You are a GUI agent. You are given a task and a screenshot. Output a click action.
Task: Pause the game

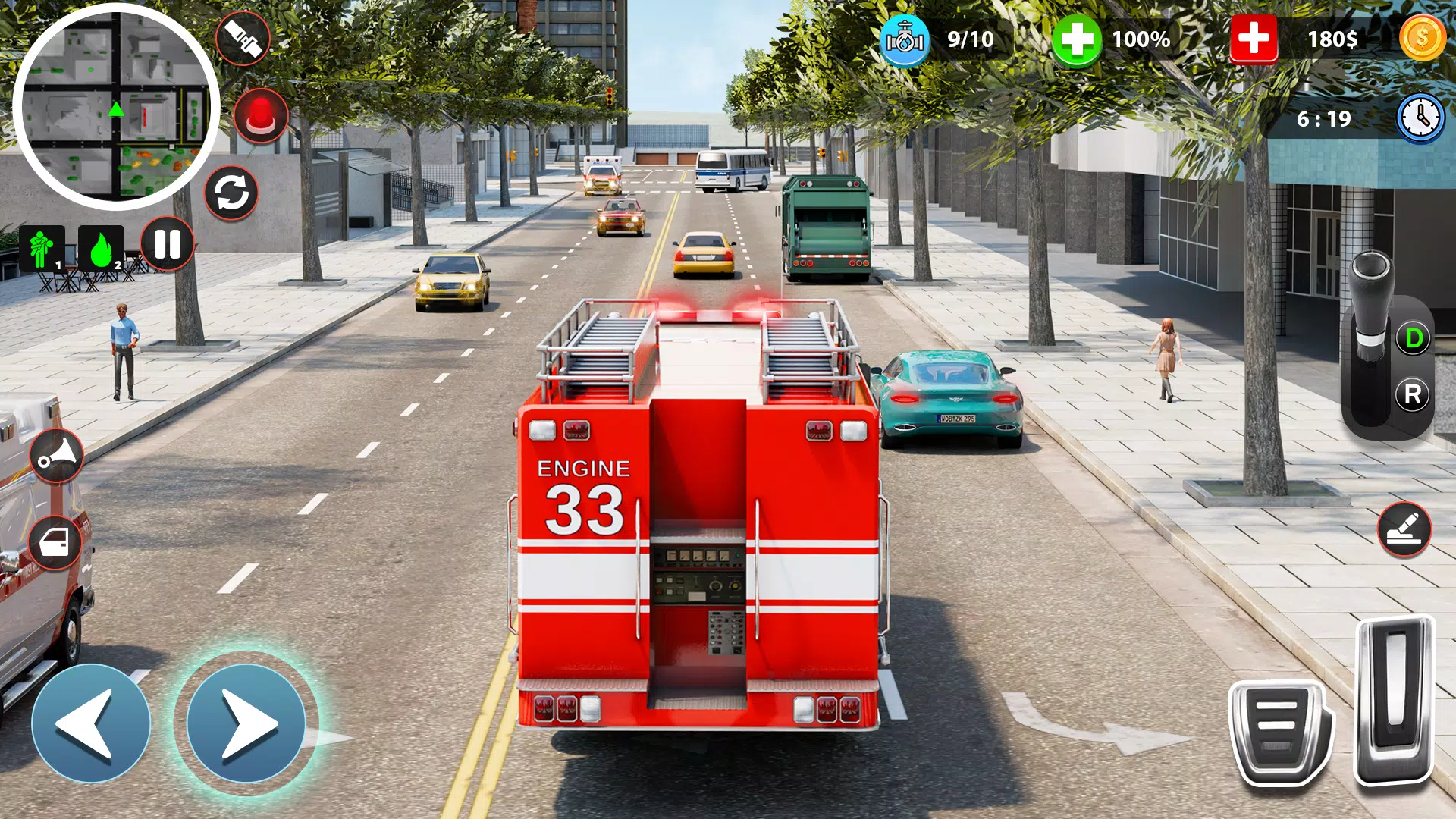(168, 243)
